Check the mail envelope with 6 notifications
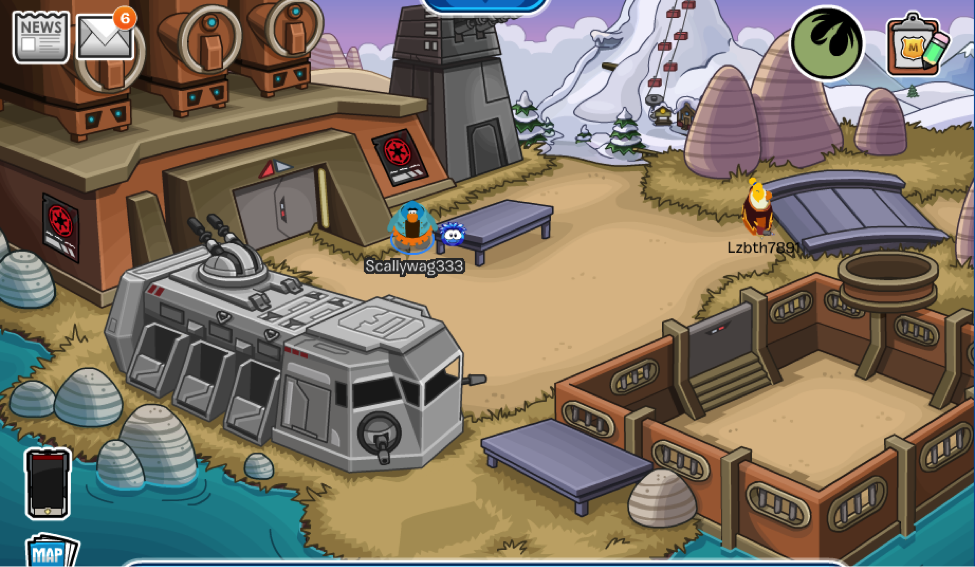Screen dimensions: 975x567 click(x=104, y=39)
